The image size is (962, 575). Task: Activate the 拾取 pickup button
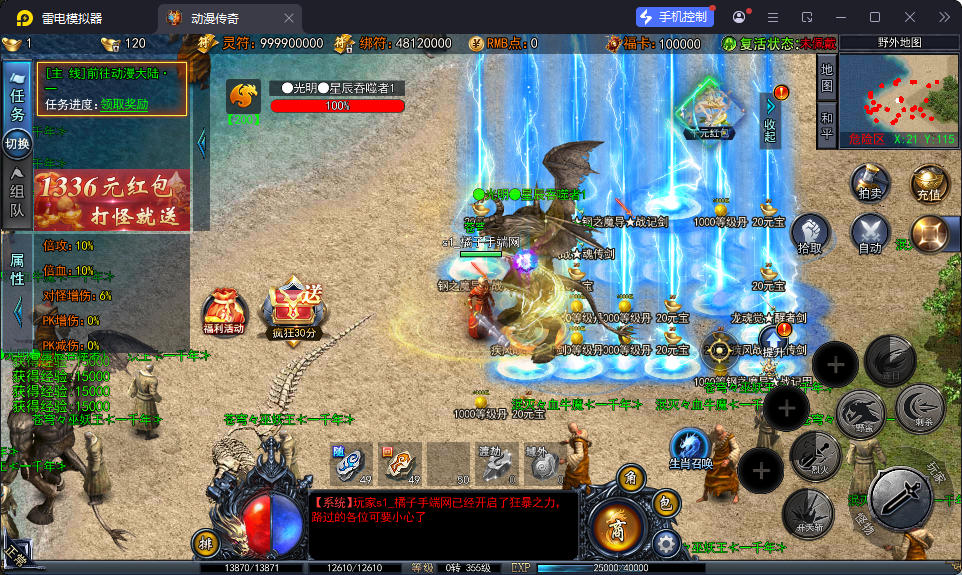pyautogui.click(x=812, y=234)
